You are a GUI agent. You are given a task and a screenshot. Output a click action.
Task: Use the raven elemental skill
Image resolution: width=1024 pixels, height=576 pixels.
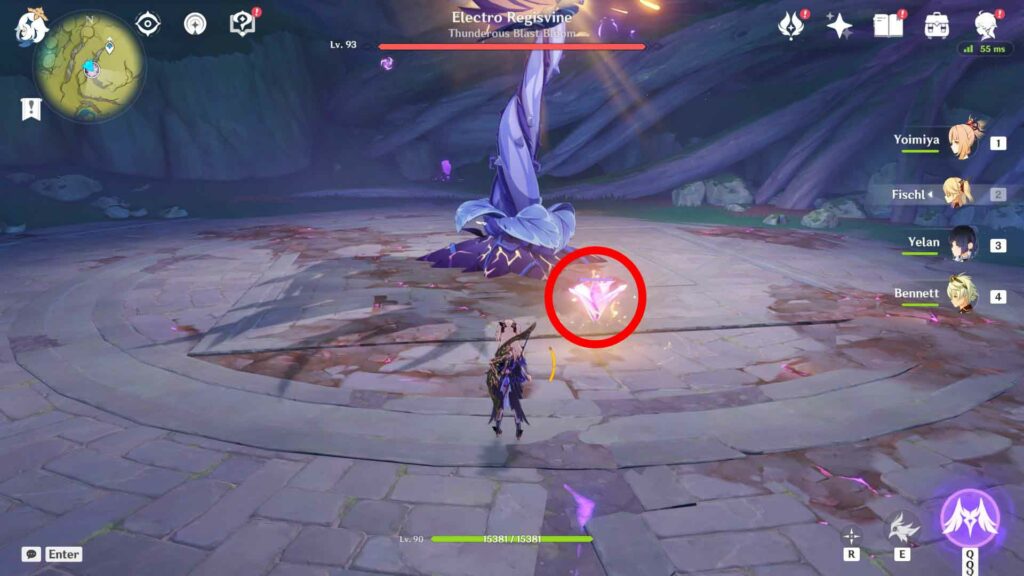pyautogui.click(x=903, y=527)
